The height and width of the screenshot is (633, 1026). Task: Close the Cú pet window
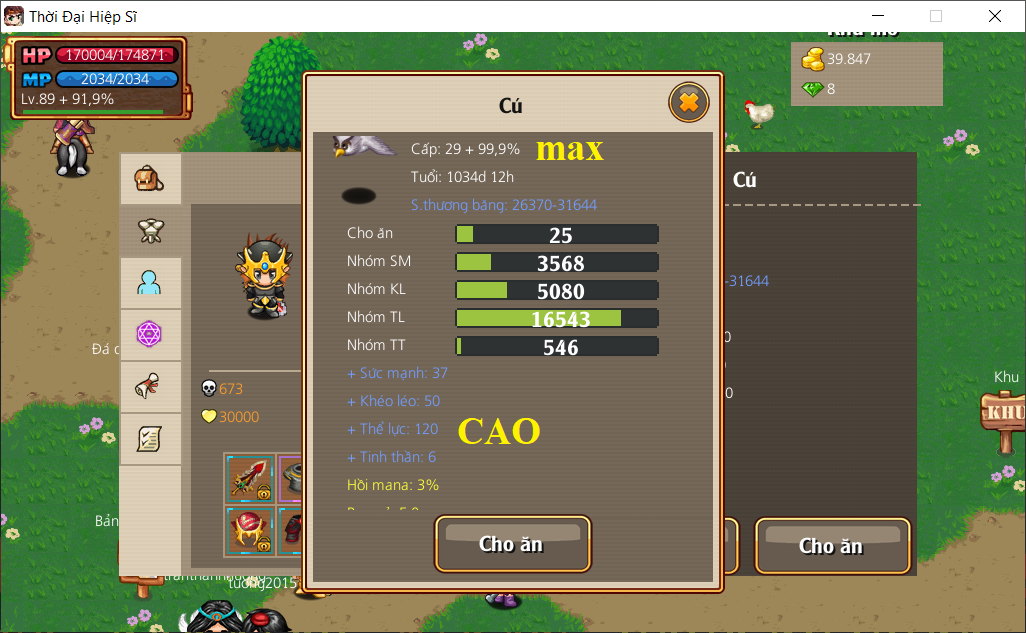688,102
